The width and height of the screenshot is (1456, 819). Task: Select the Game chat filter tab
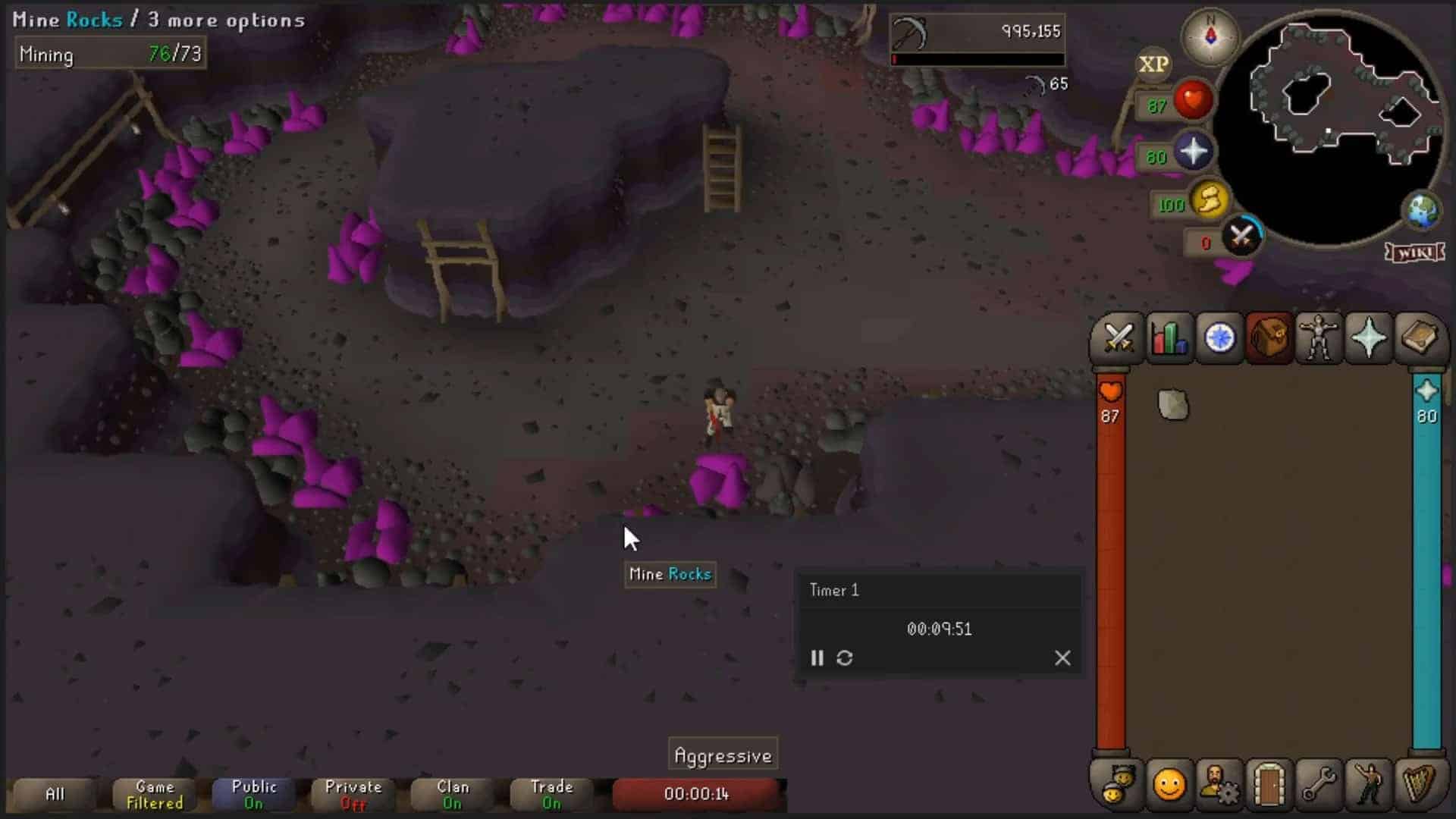point(155,795)
